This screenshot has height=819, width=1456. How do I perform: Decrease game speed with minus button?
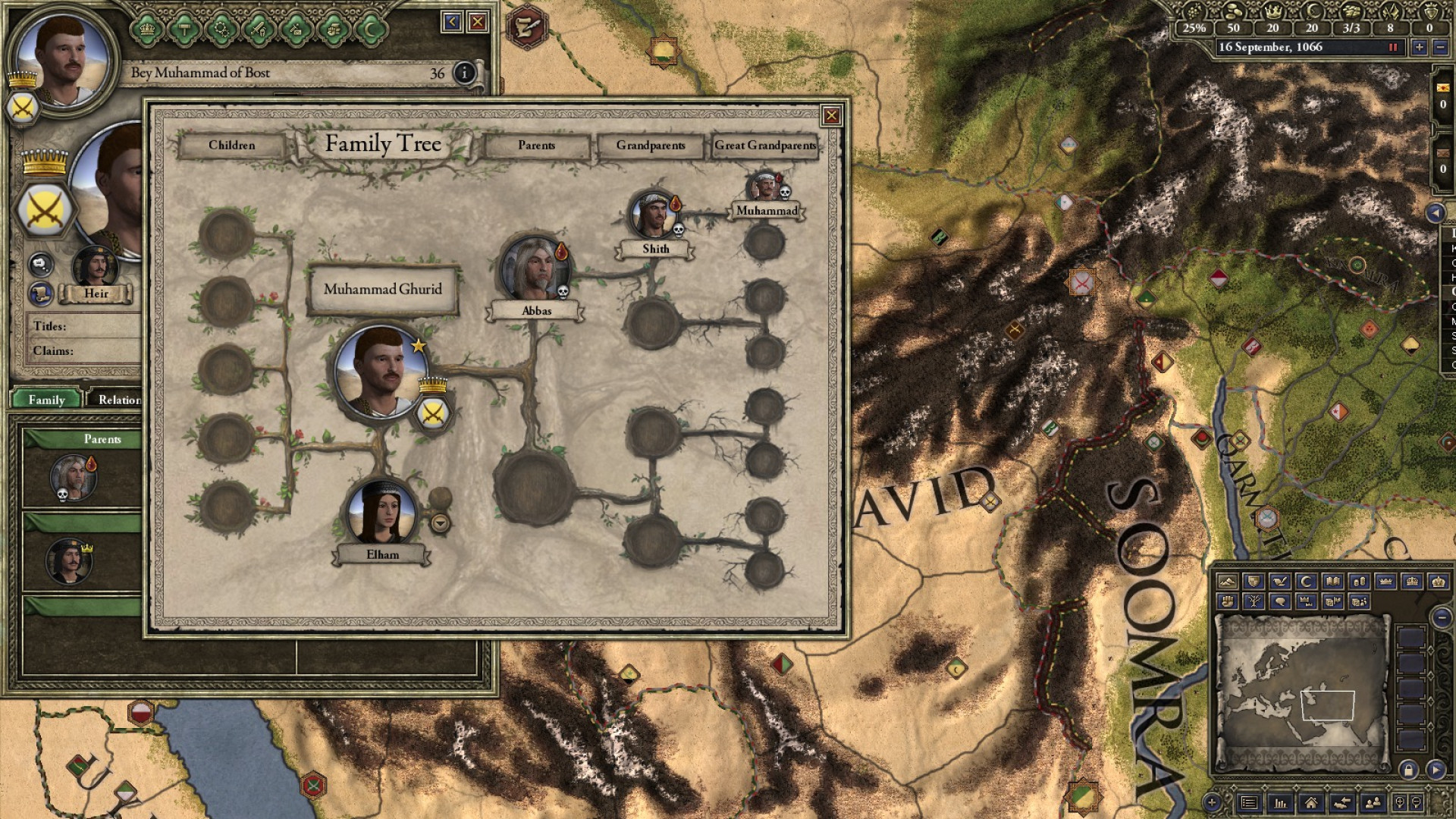click(1439, 47)
